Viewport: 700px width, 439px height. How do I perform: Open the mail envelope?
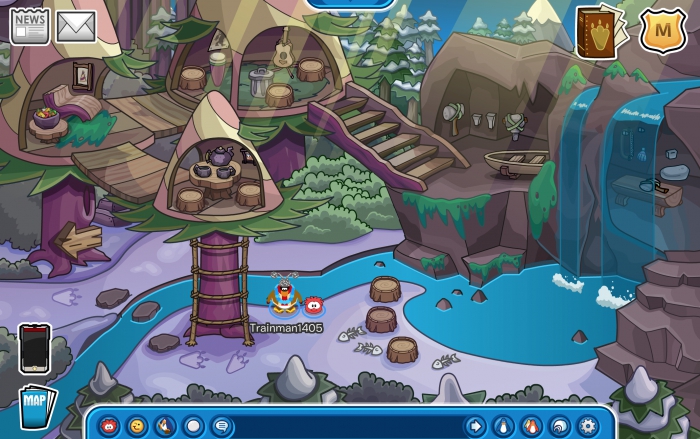tap(74, 26)
